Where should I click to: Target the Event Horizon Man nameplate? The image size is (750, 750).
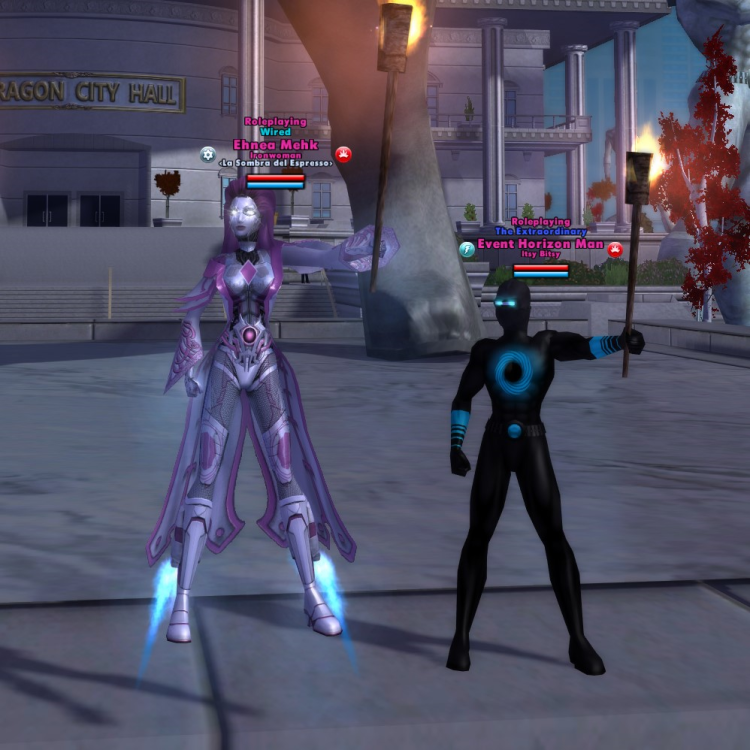(540, 243)
